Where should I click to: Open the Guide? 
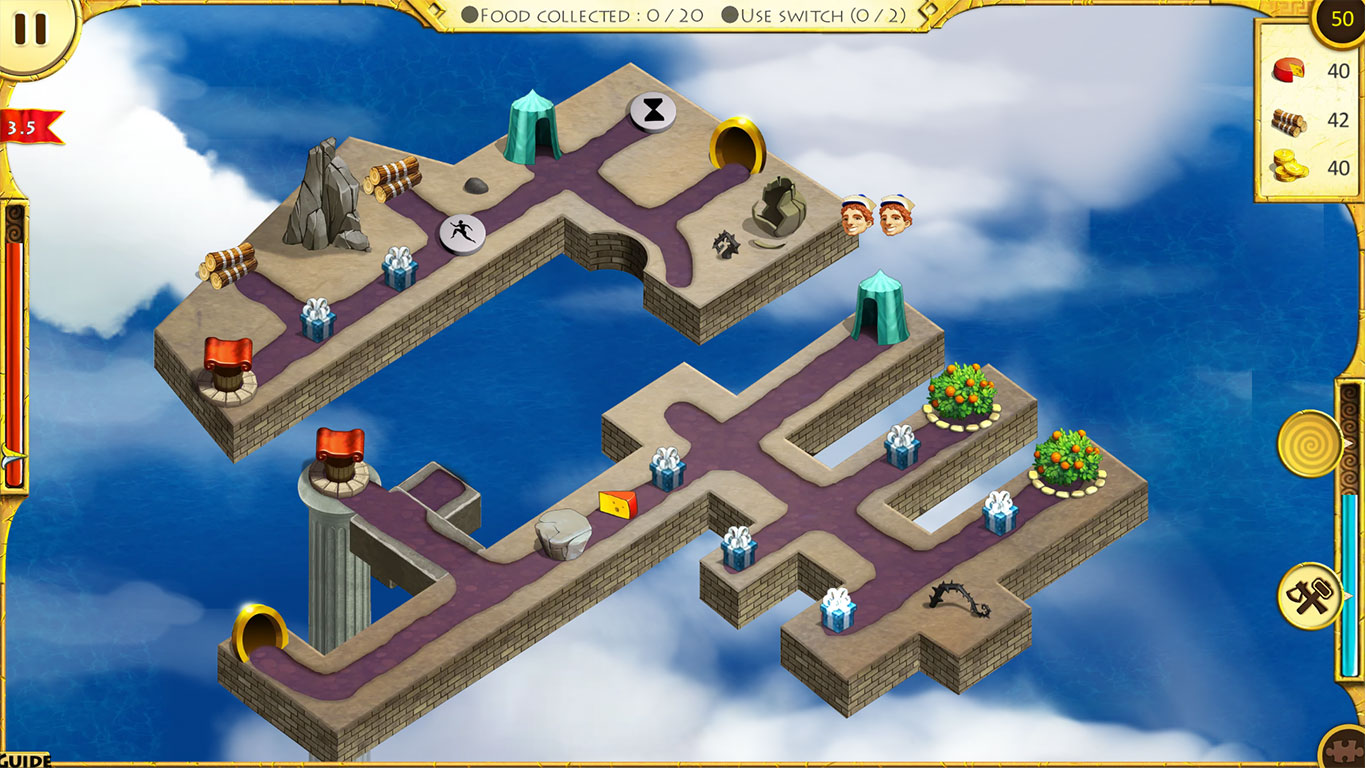24,760
